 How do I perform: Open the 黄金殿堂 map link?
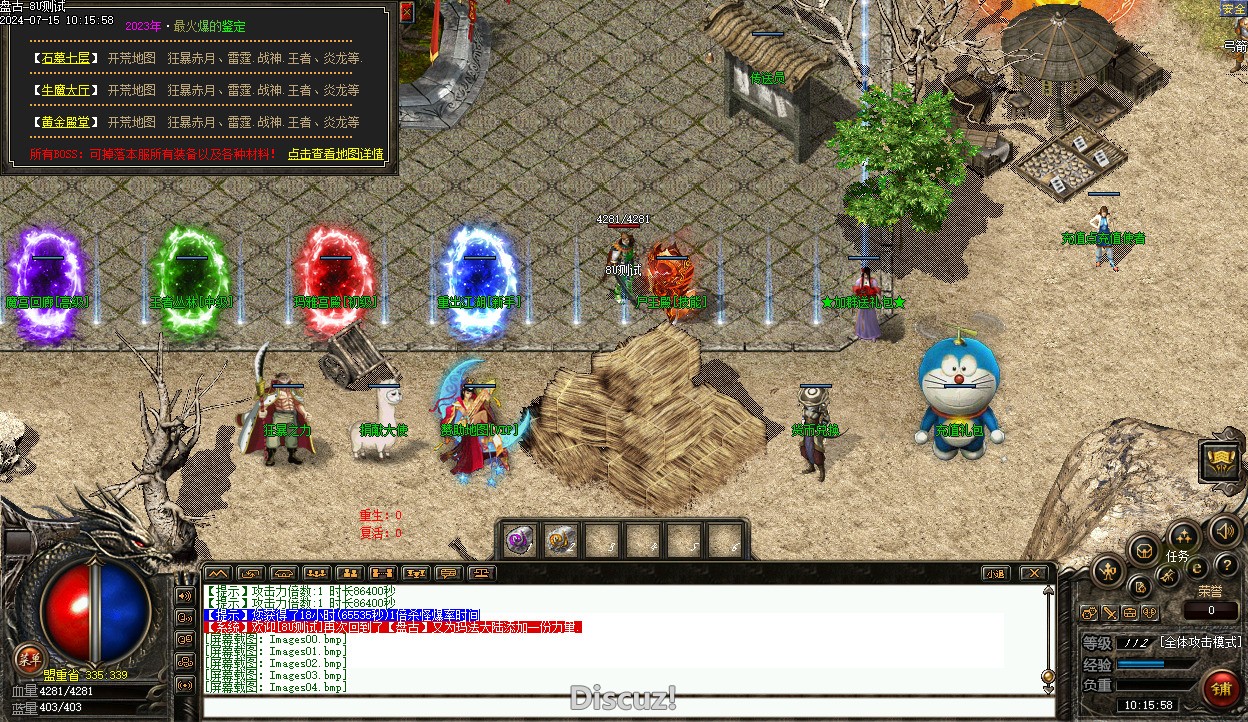coord(65,122)
